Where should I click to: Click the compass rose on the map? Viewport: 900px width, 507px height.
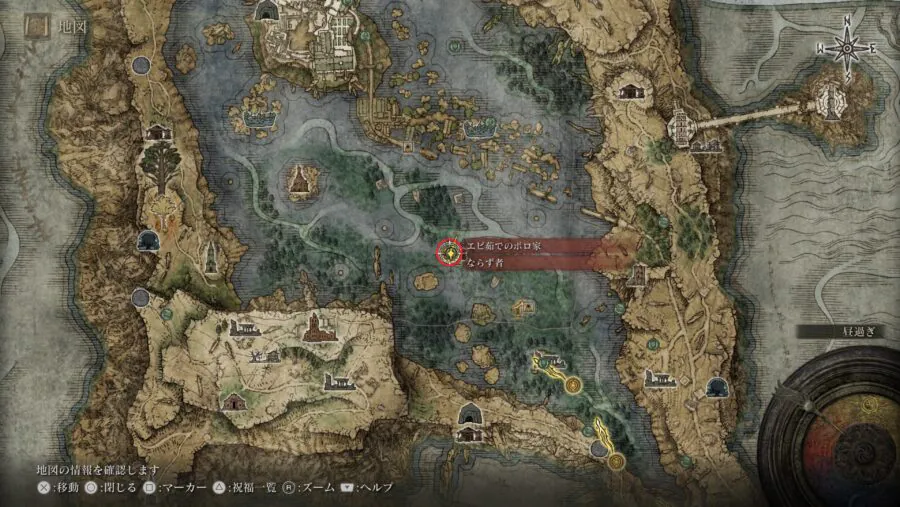(847, 45)
